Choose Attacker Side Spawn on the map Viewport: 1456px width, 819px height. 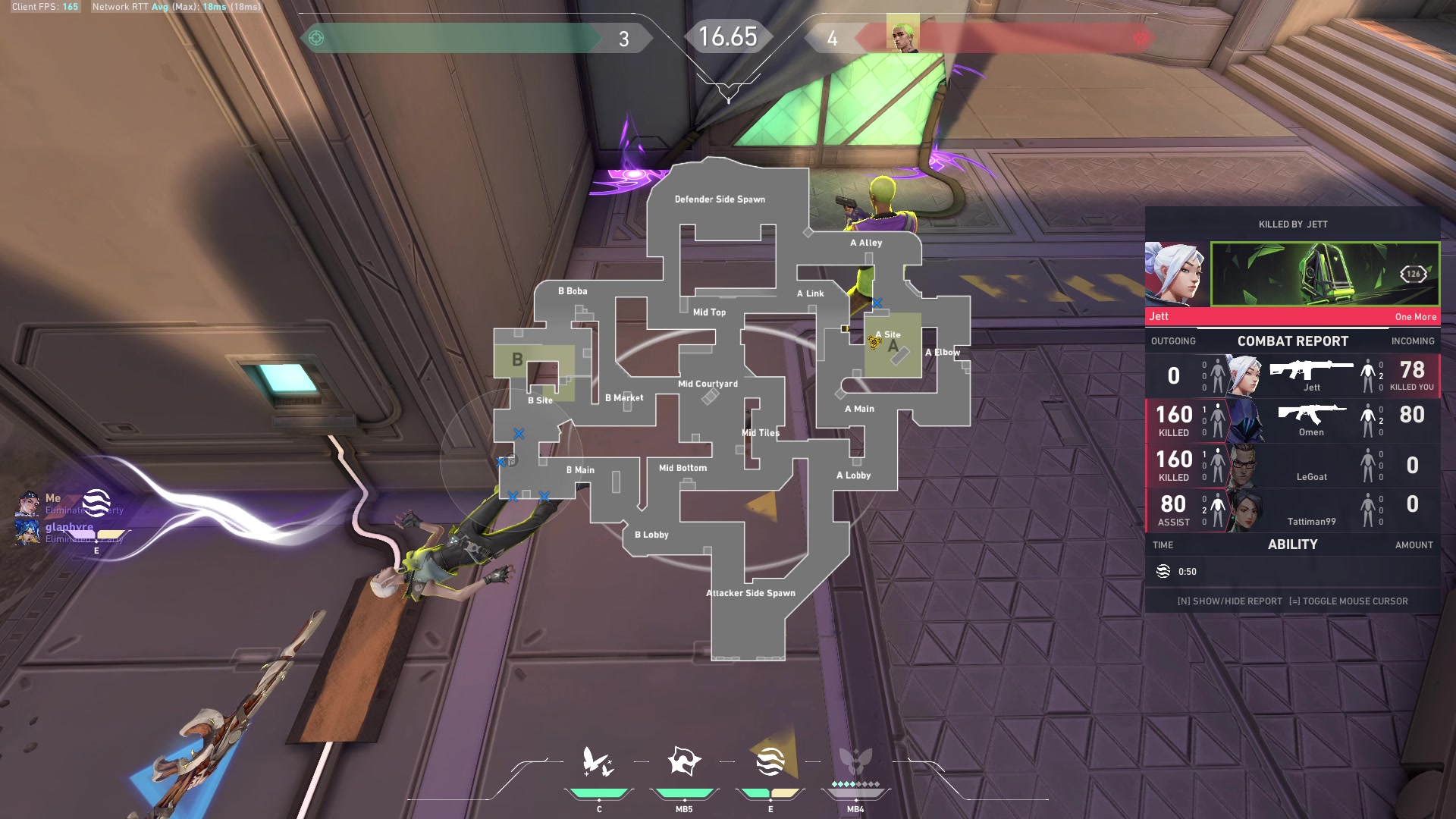pyautogui.click(x=751, y=593)
